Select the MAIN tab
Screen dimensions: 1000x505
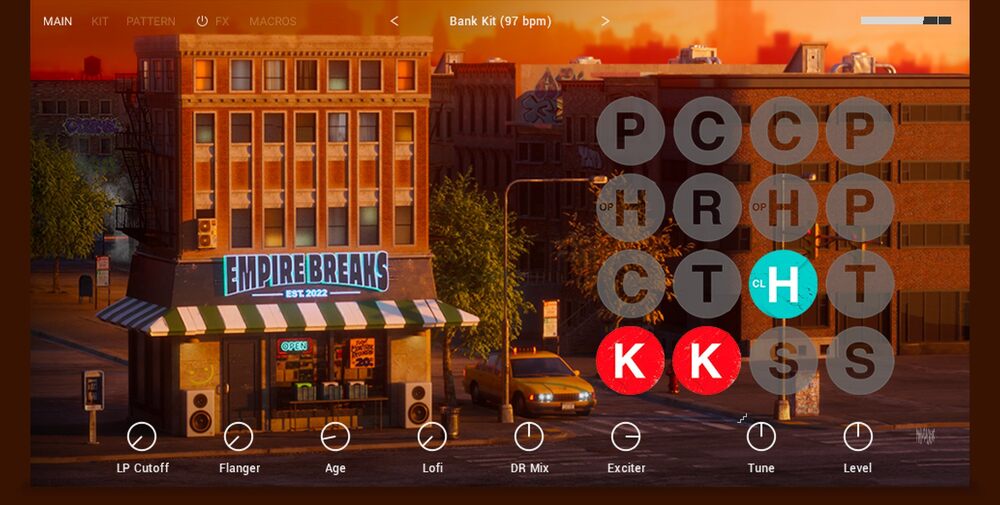tap(57, 21)
